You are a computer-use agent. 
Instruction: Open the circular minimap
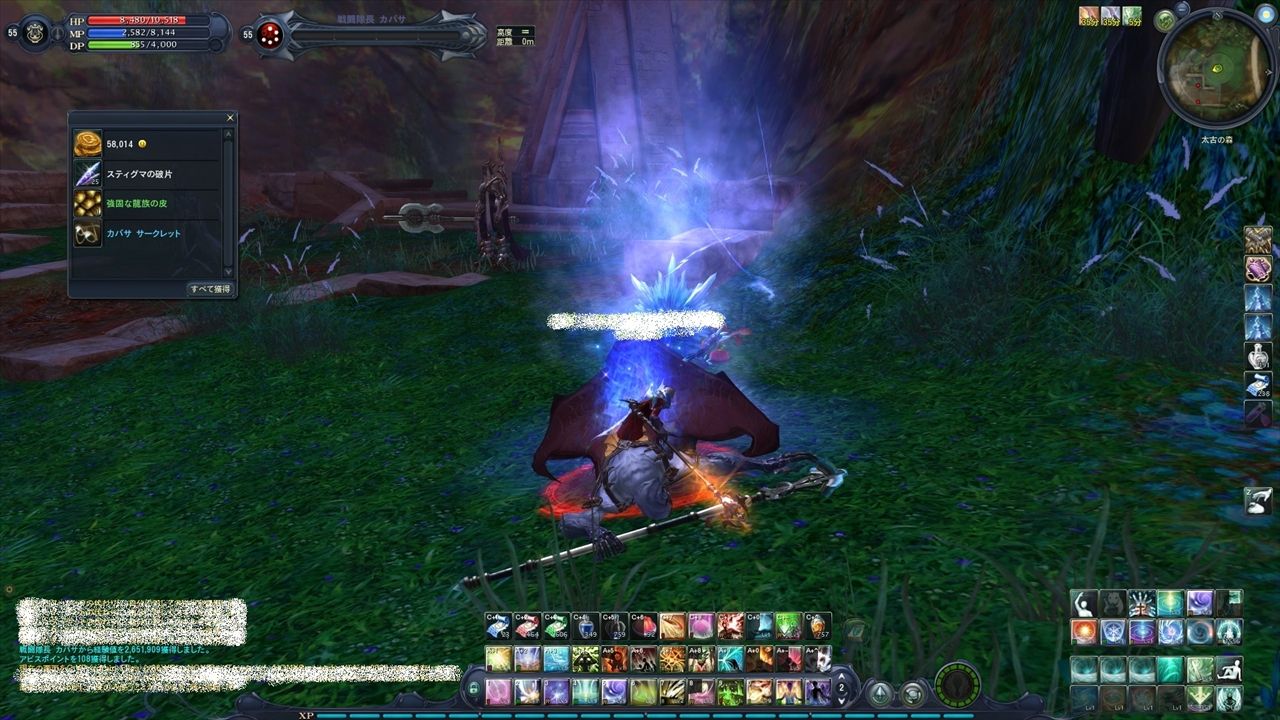click(x=1216, y=68)
